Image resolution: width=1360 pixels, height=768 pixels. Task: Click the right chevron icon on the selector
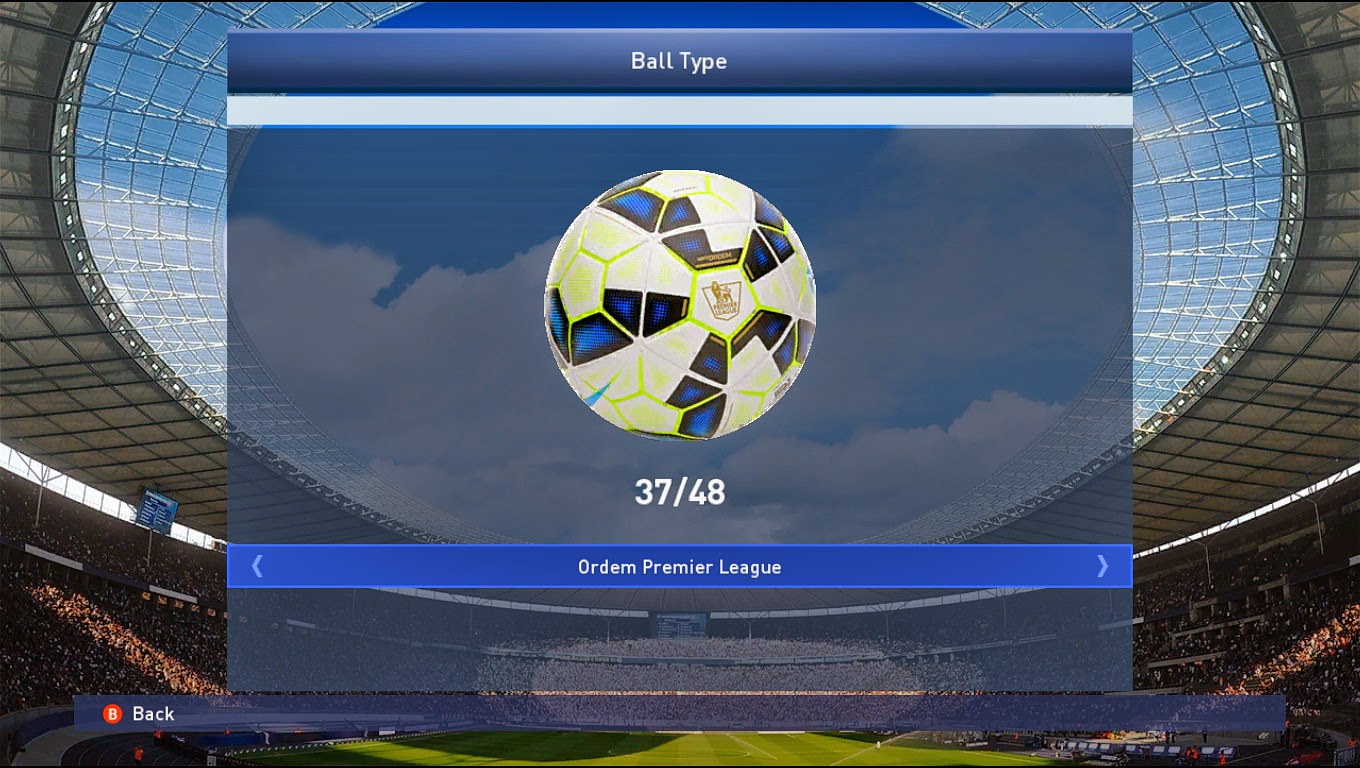click(x=1101, y=566)
